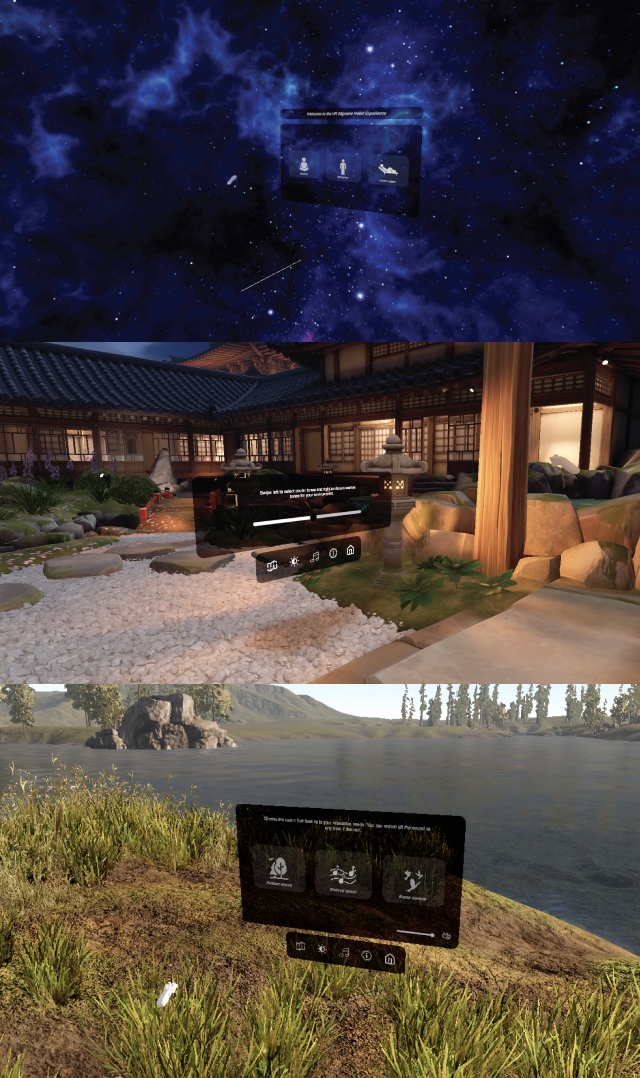The height and width of the screenshot is (1078, 640).
Task: Select the seated meditation posture option
Action: [x=302, y=167]
